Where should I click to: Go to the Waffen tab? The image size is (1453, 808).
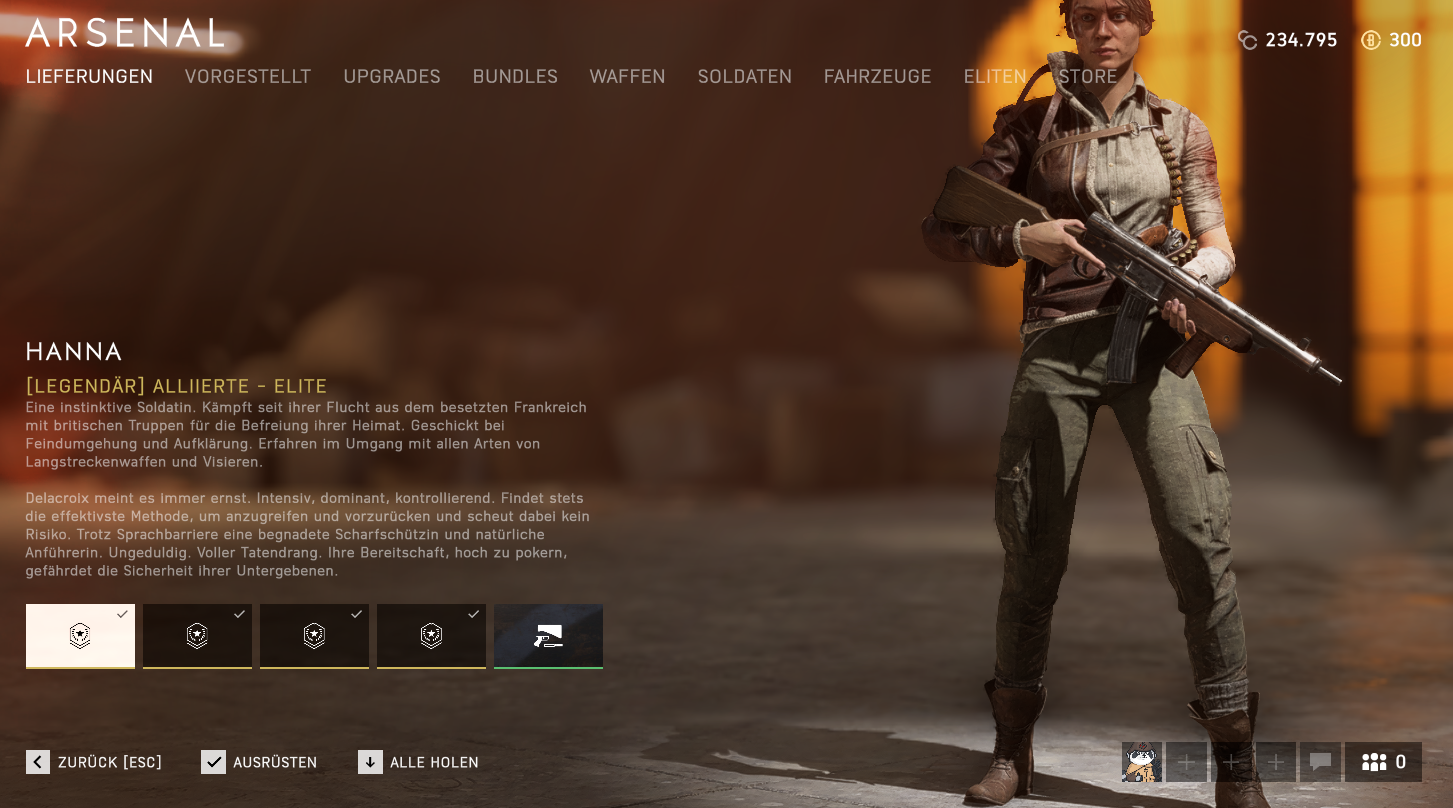pyautogui.click(x=627, y=77)
